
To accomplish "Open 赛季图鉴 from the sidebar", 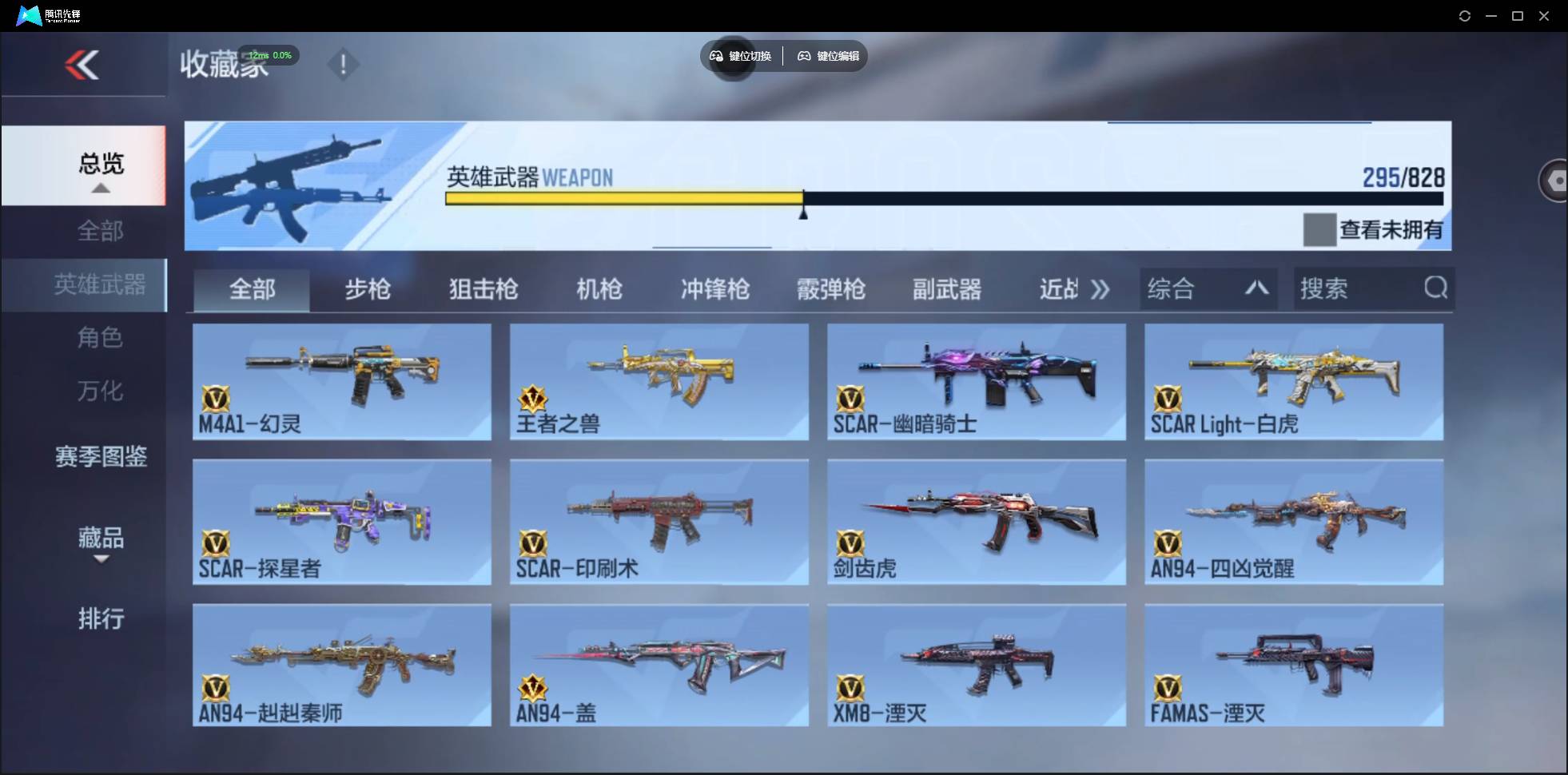I will 100,456.
